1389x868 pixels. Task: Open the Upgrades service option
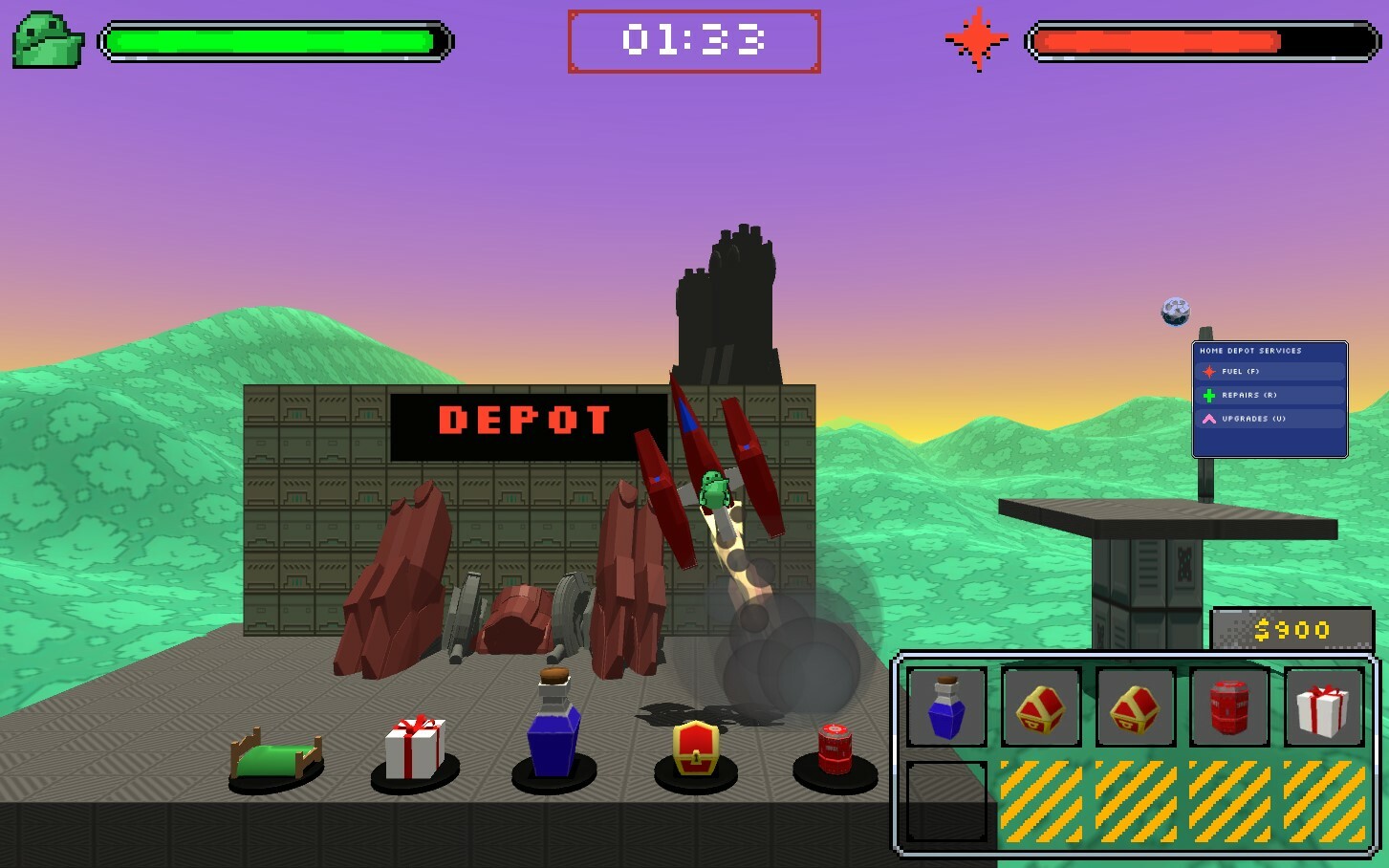pyautogui.click(x=1270, y=419)
